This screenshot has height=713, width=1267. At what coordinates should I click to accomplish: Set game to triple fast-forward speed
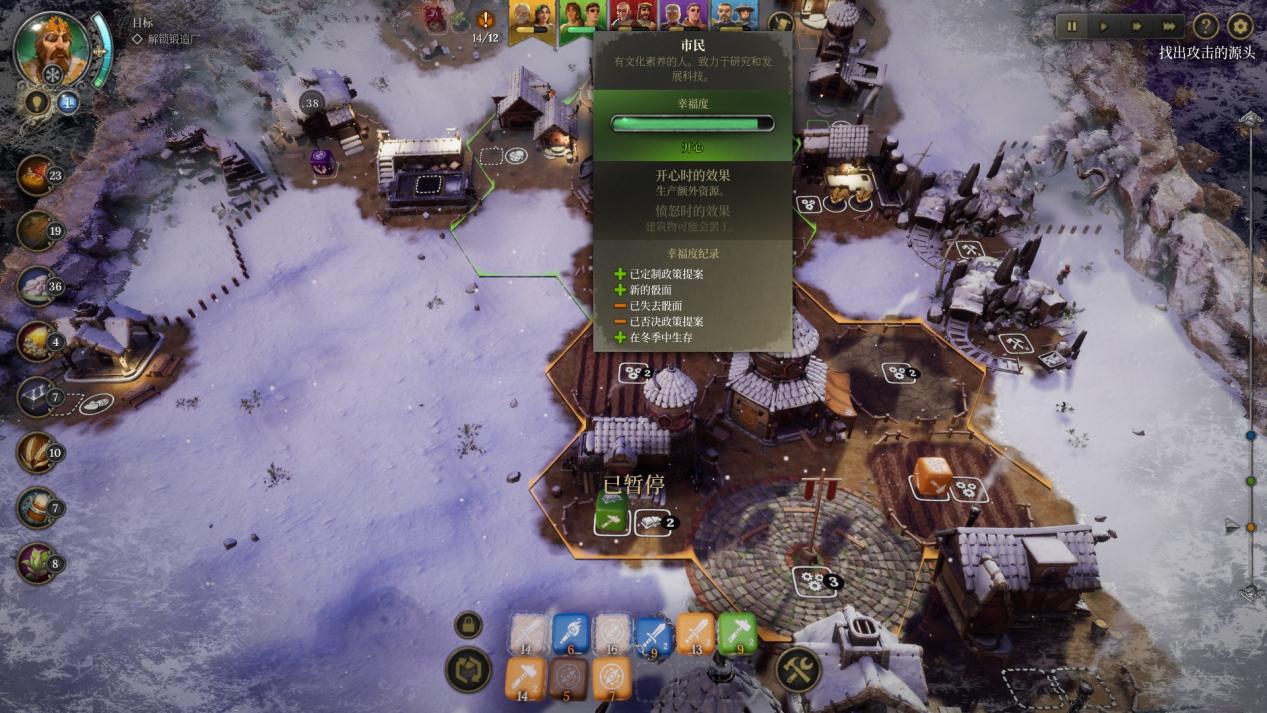(1168, 27)
